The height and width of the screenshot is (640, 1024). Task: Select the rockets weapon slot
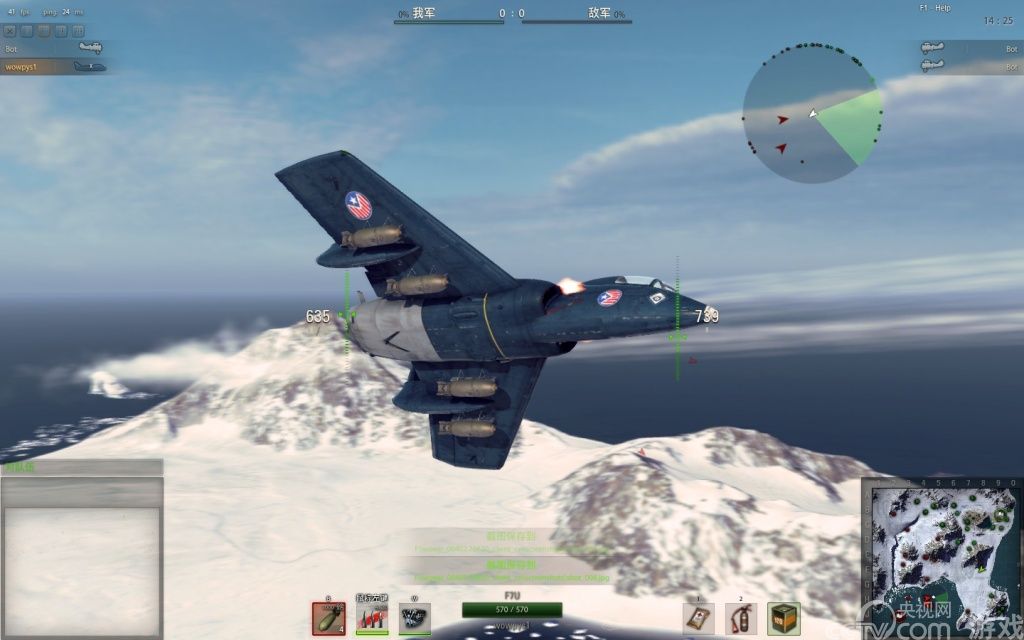372,618
